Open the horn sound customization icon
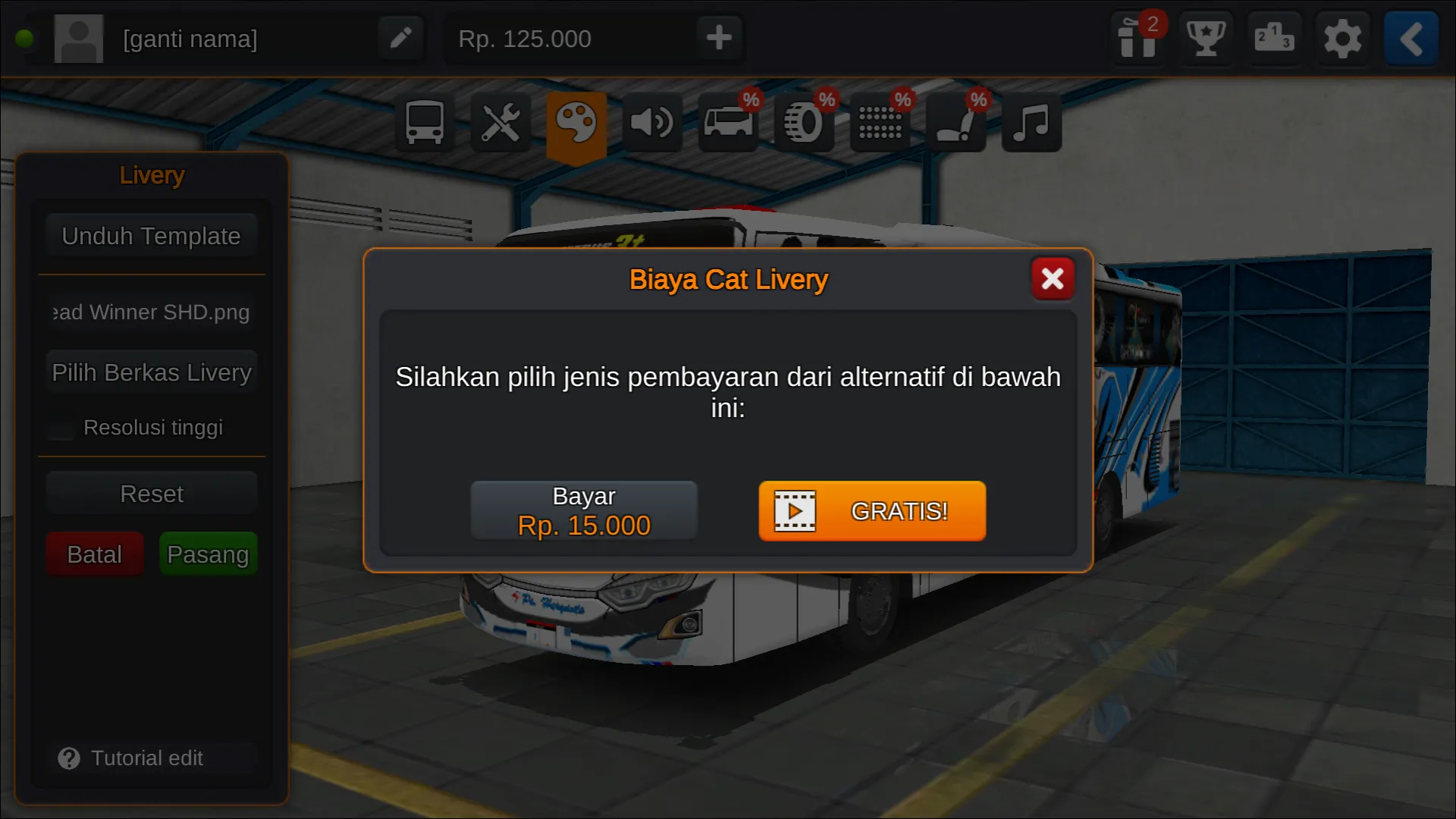Screen dimensions: 1456x819 [653, 122]
